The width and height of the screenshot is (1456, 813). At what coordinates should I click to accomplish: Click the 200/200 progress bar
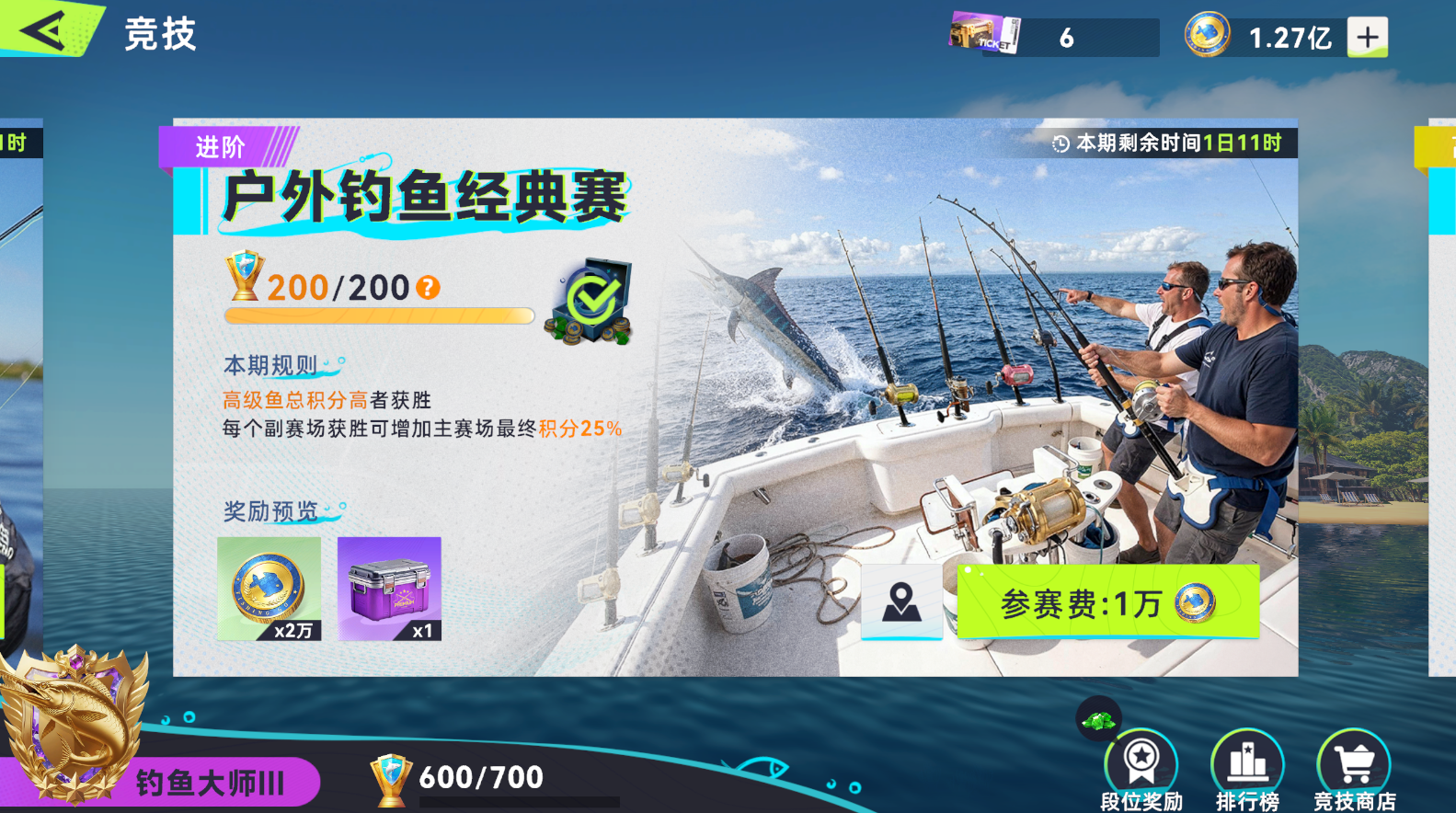pyautogui.click(x=379, y=315)
